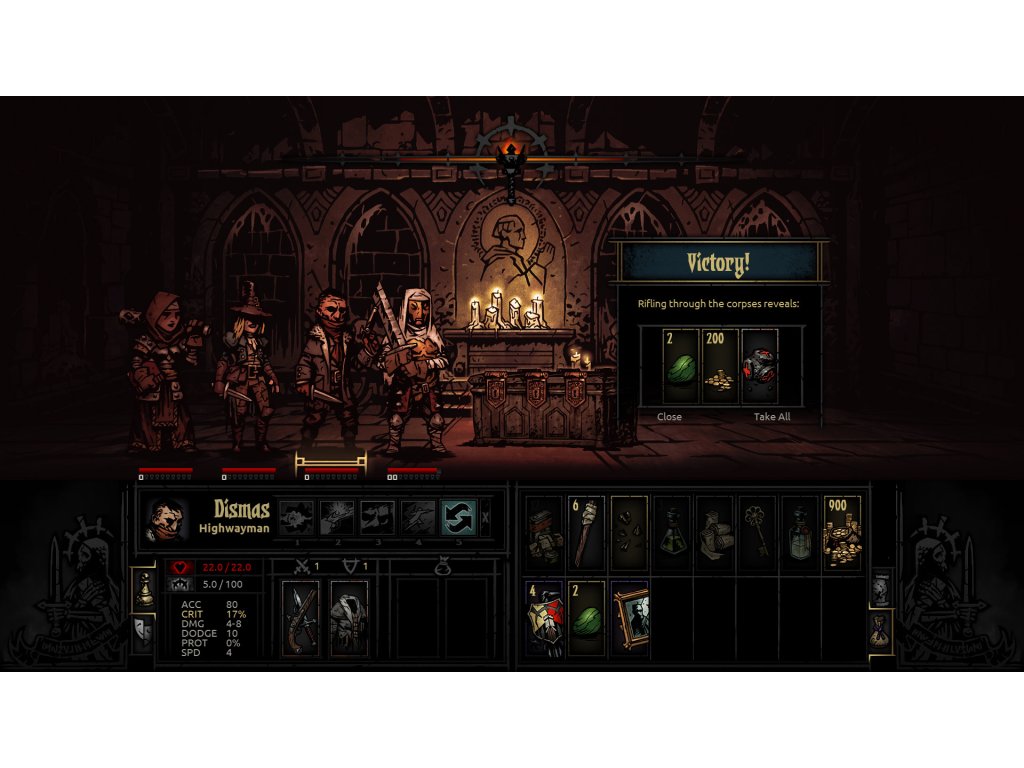This screenshot has height=768, width=1024.
Task: Grab the red-and-black trinket loot
Action: [x=760, y=368]
